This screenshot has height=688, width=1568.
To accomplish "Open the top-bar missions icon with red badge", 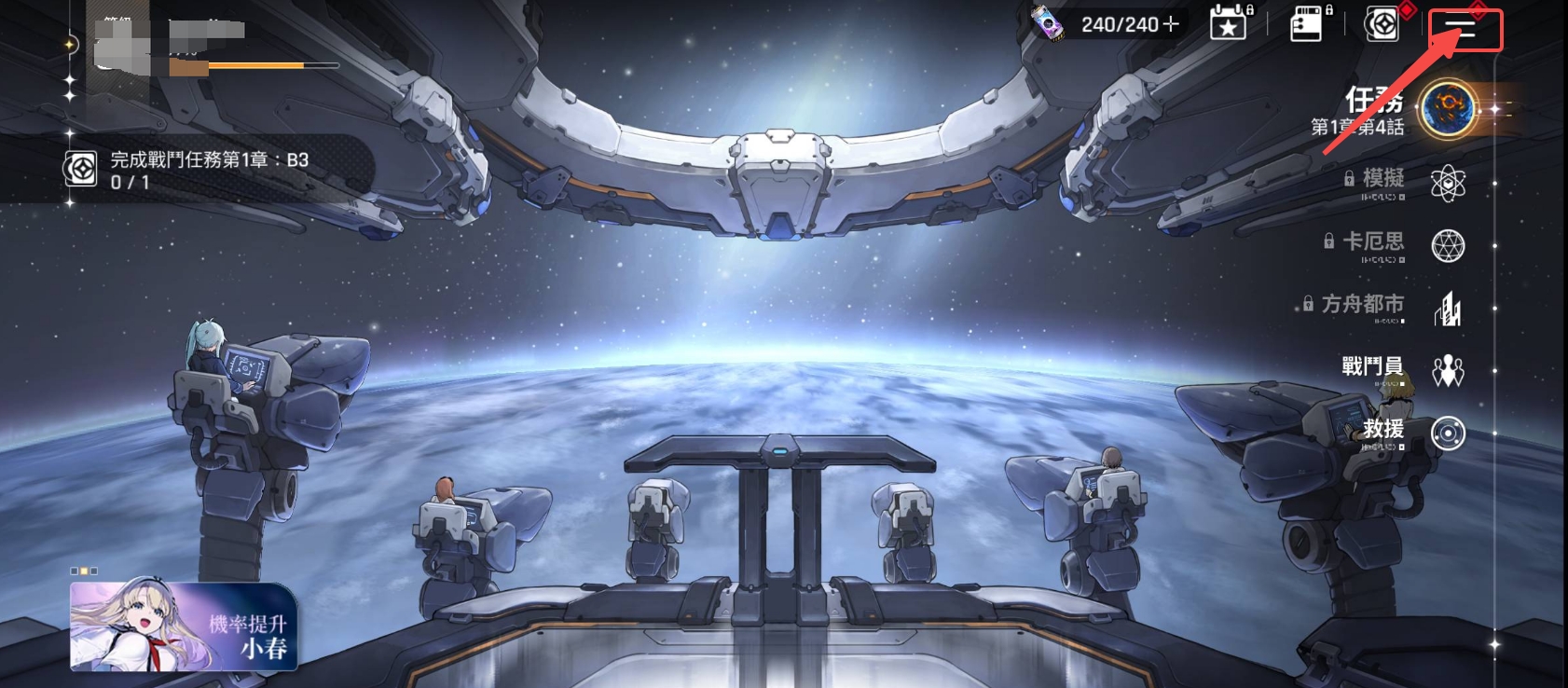I will [x=1382, y=24].
